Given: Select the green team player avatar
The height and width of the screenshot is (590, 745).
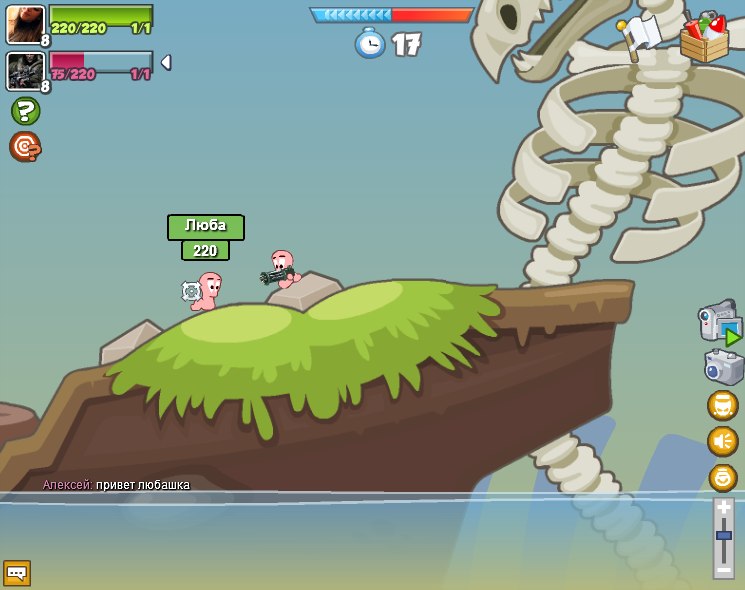Looking at the screenshot, I should click(25, 24).
